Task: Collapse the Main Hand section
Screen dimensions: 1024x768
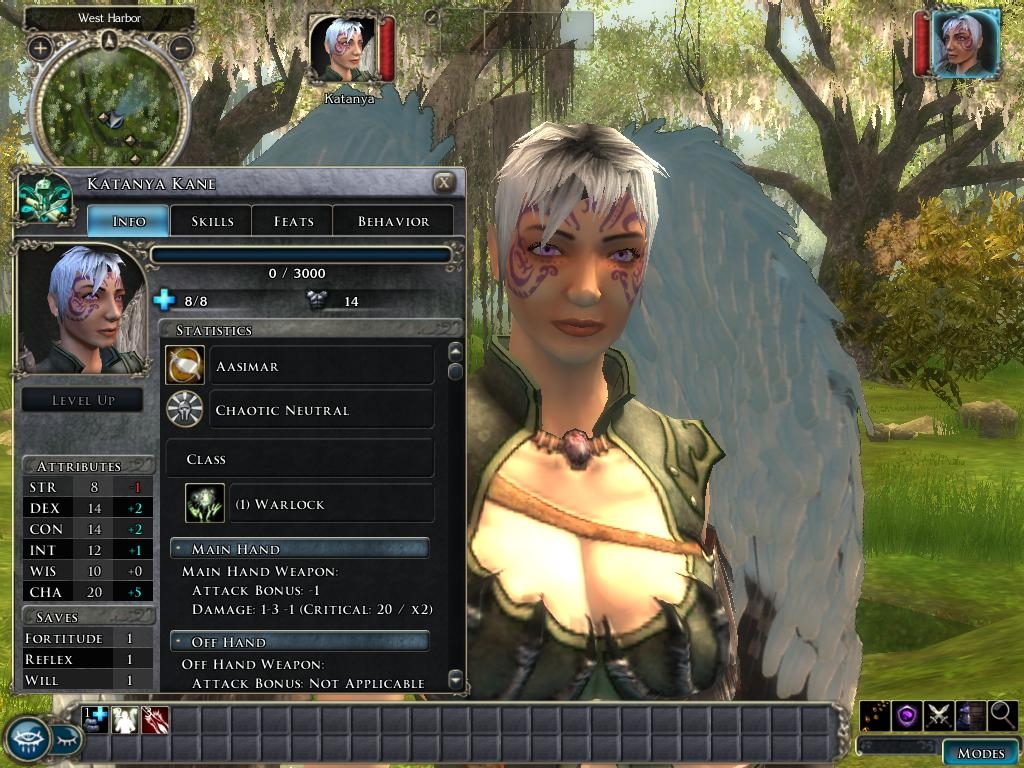Action: (177, 549)
